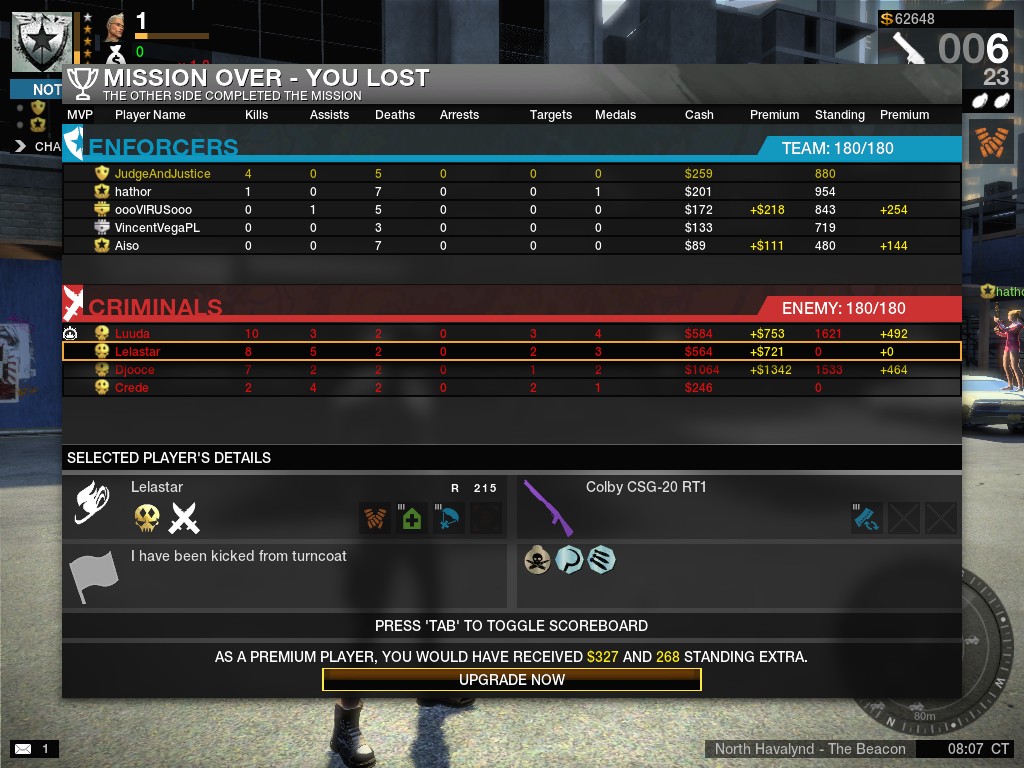Click the mail envelope icon
Screen dimensions: 1024x768
(22, 748)
